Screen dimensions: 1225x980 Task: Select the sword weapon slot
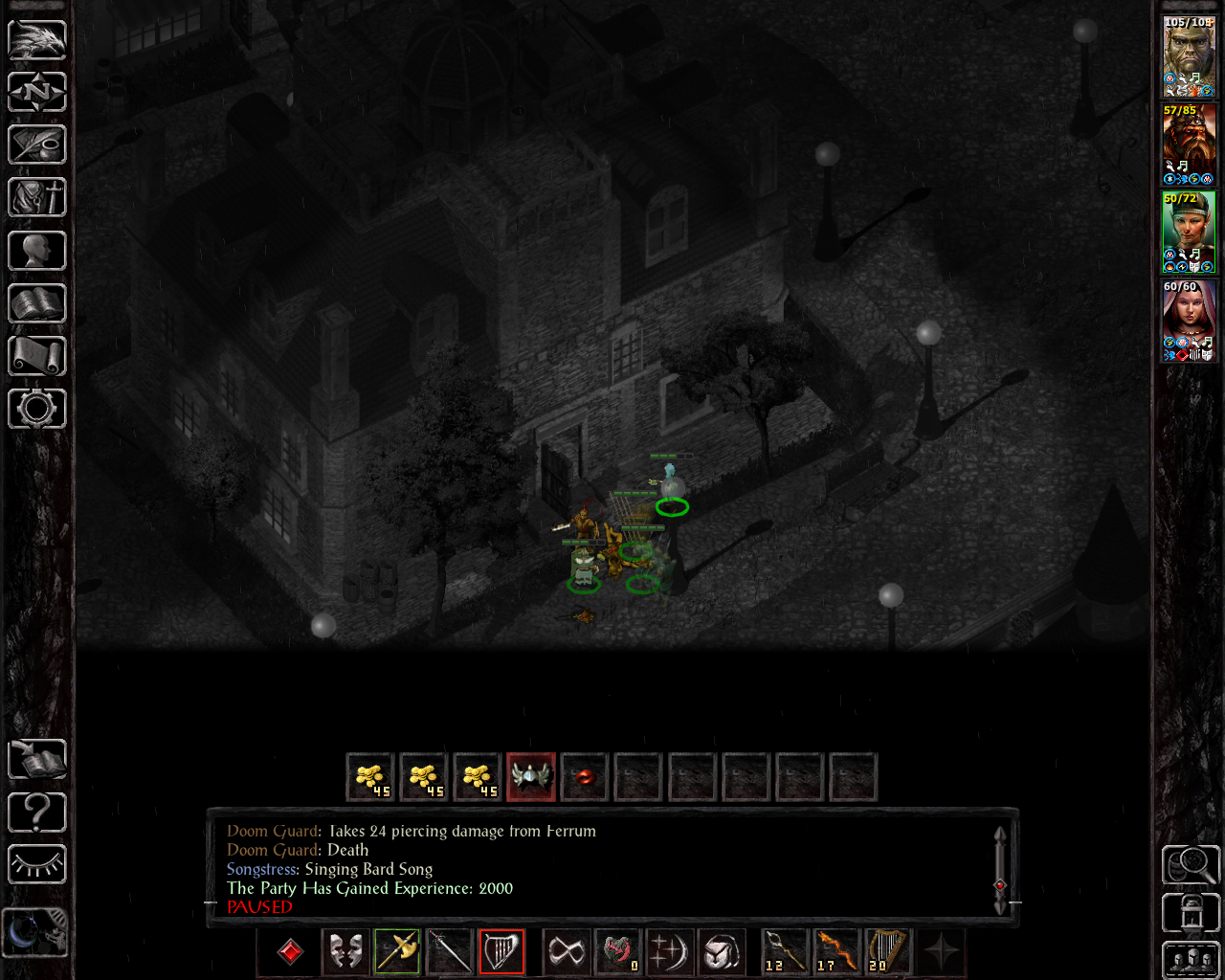(x=450, y=951)
